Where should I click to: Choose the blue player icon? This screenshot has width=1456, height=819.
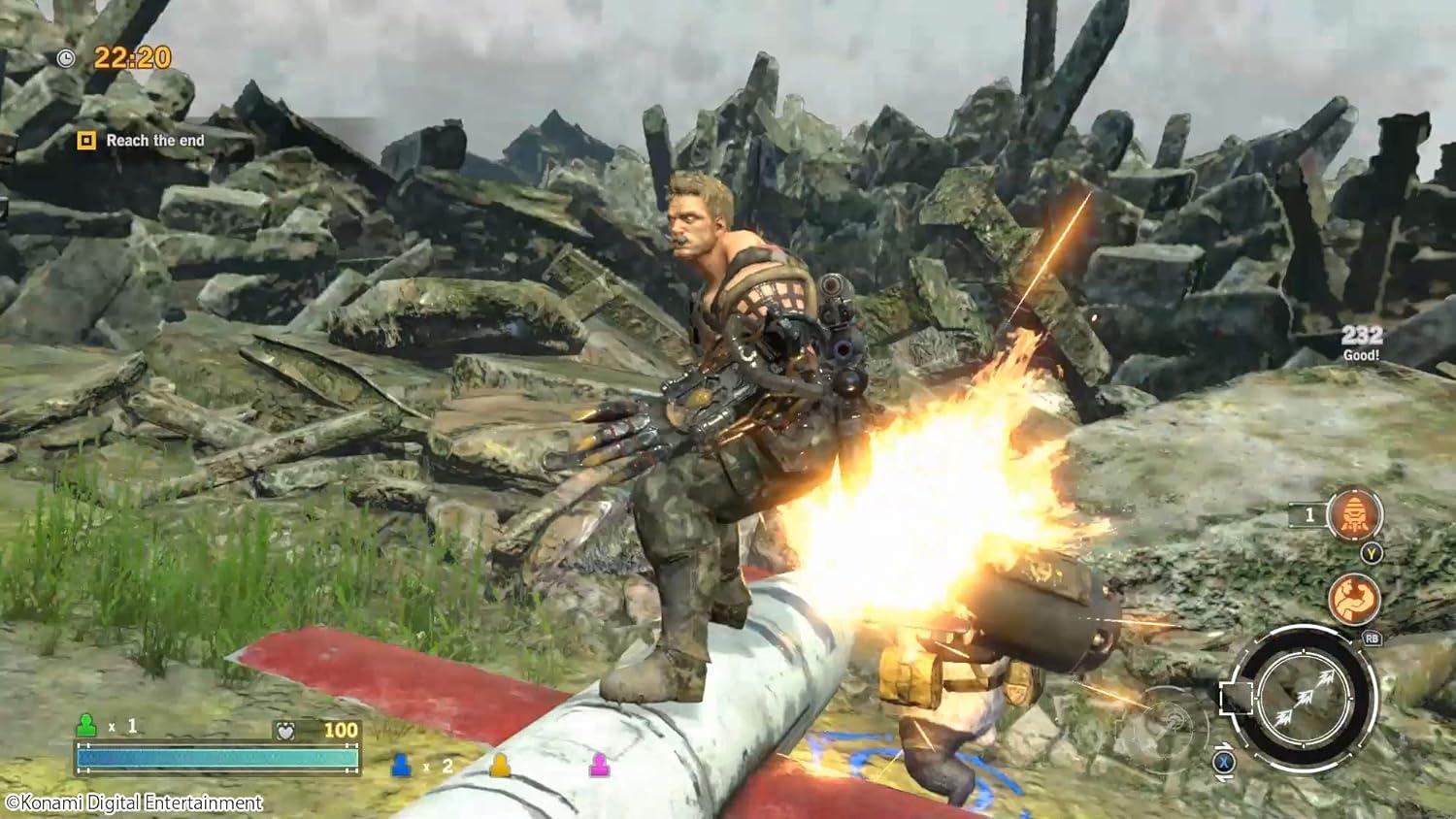click(400, 766)
